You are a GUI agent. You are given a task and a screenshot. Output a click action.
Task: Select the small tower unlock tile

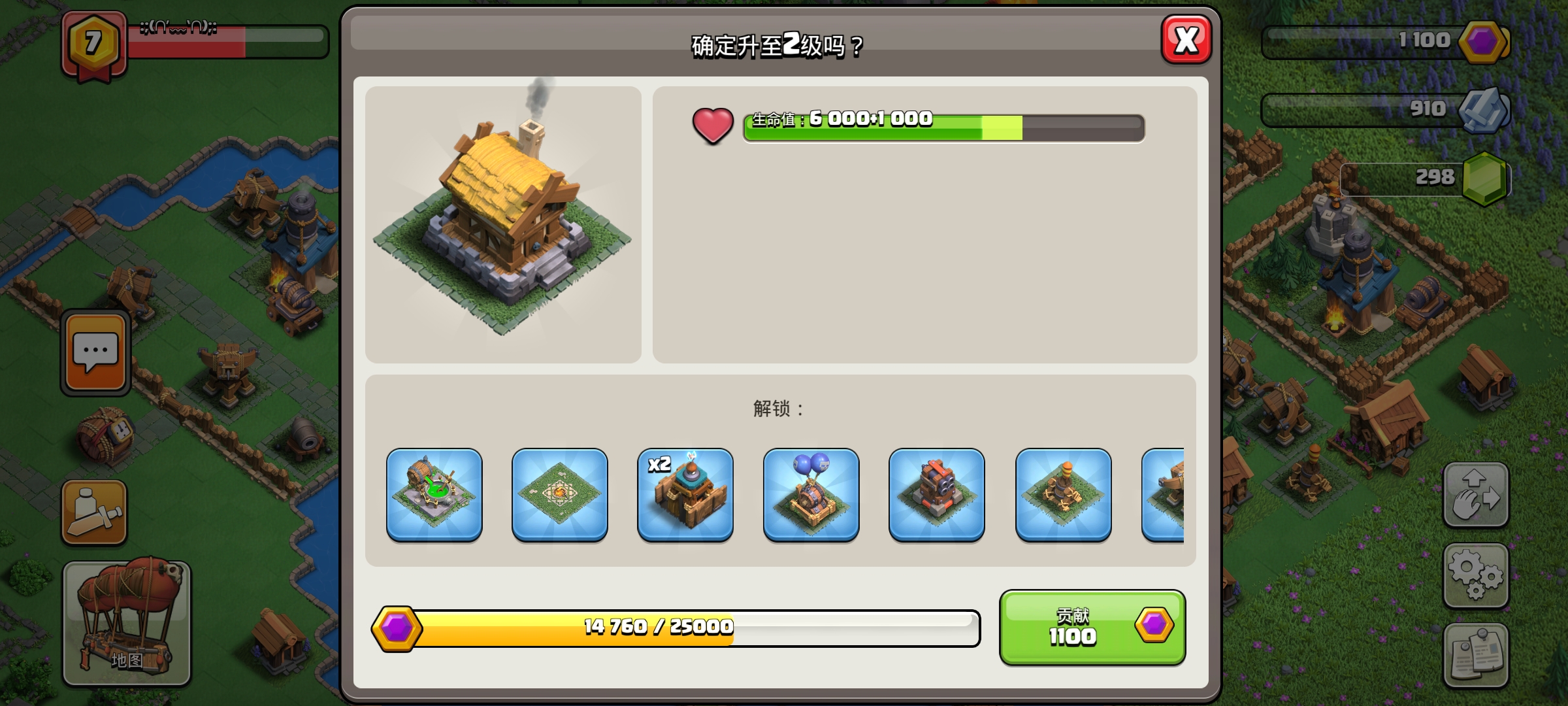[1063, 495]
